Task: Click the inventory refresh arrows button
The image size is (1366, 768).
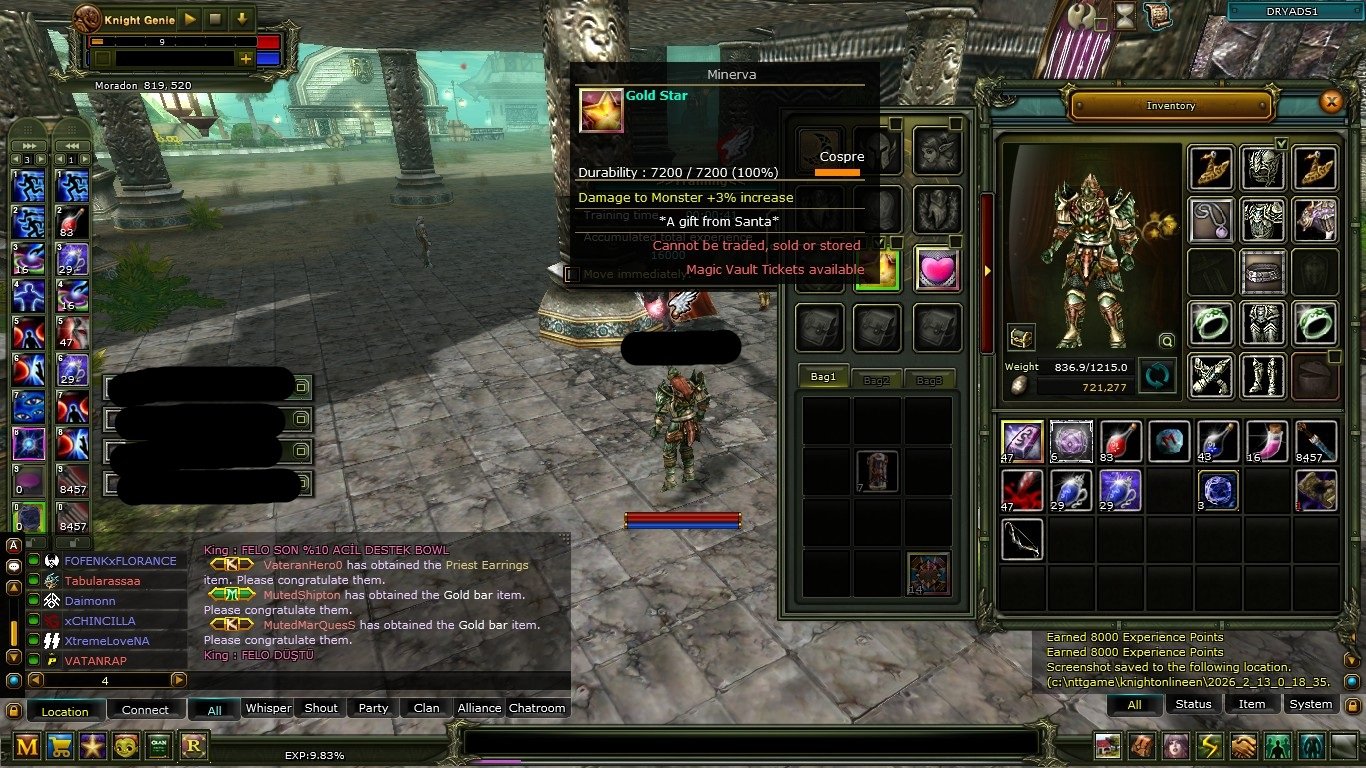Action: [1157, 376]
